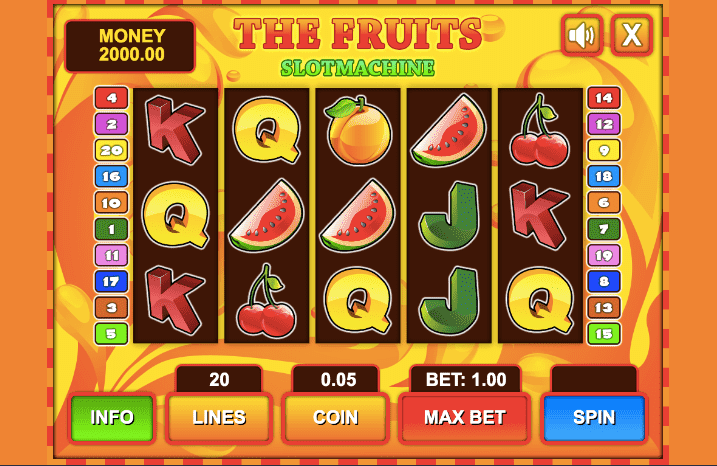Screen dimensions: 717x466
Task: Toggle the sound speaker icon
Action: tap(581, 36)
